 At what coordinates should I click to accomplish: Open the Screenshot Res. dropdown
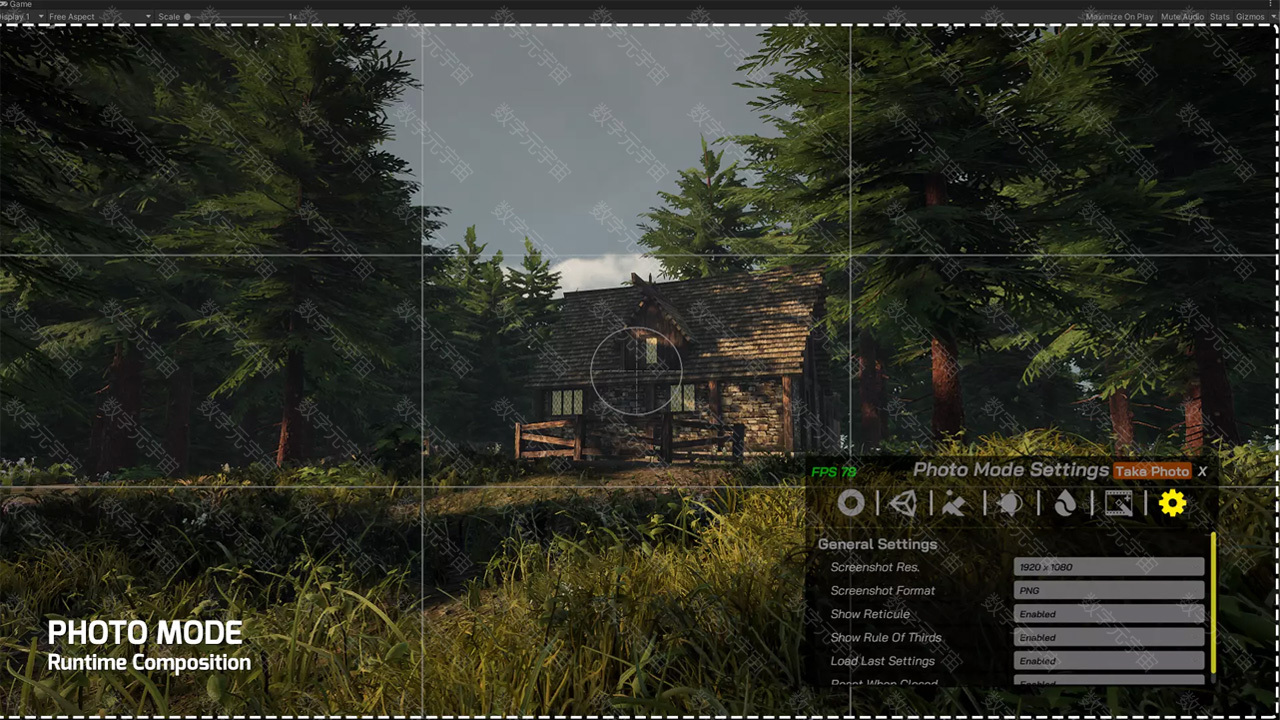point(1108,567)
